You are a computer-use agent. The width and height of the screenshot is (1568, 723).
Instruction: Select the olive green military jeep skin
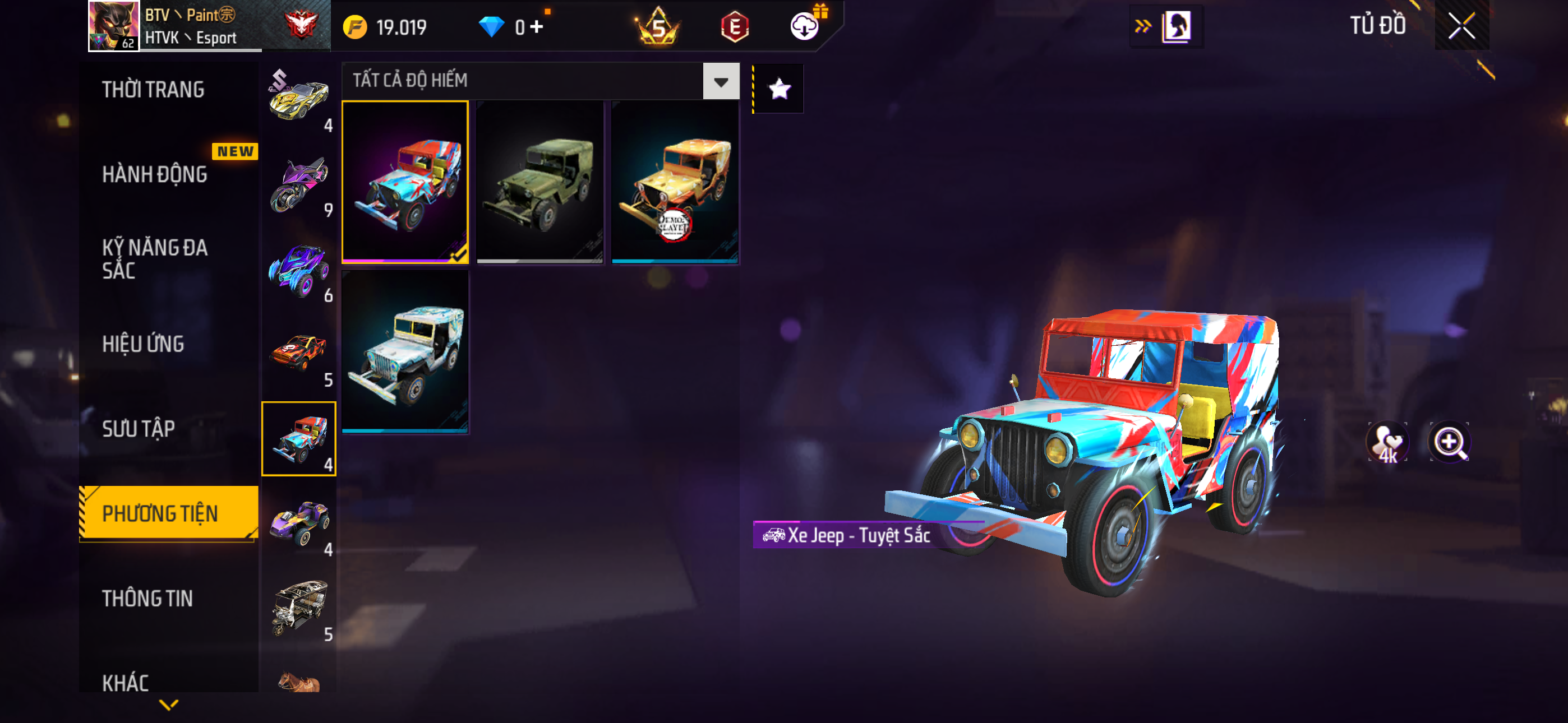tap(540, 182)
